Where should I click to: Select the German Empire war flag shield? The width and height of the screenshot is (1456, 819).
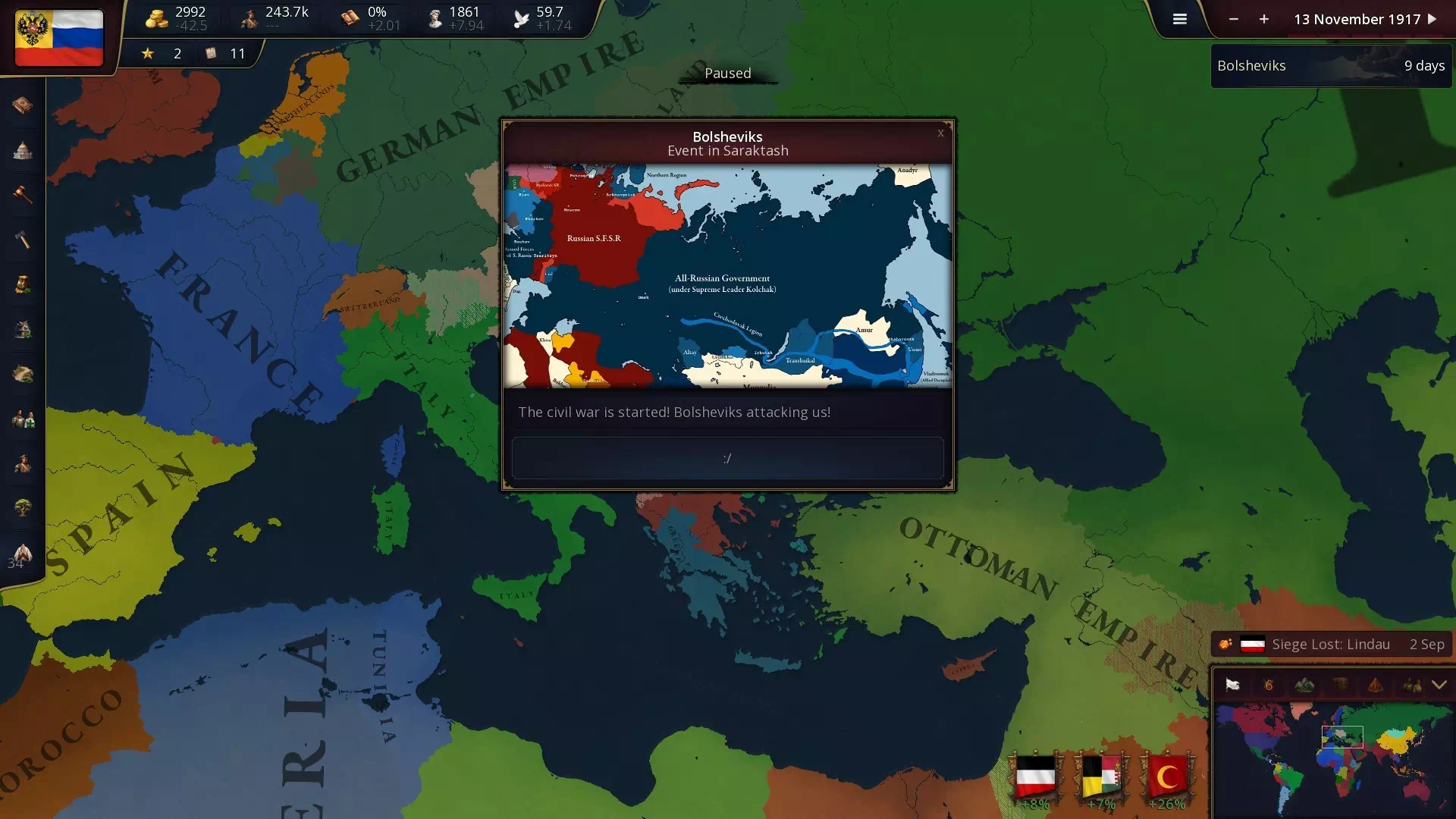click(1035, 777)
